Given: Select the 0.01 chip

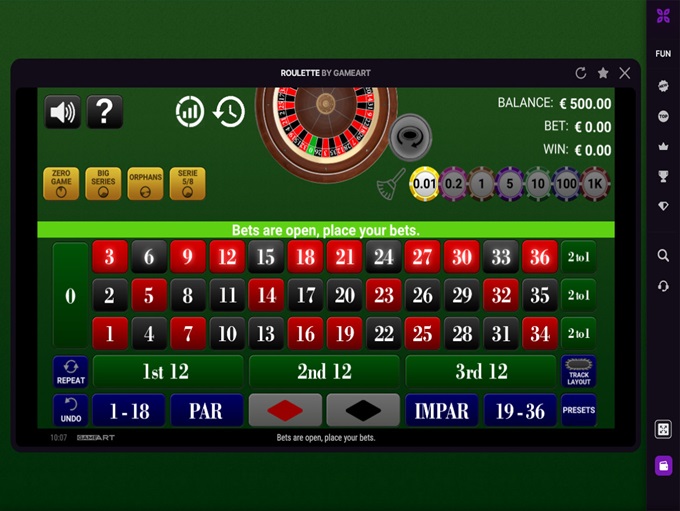Looking at the screenshot, I should (425, 183).
